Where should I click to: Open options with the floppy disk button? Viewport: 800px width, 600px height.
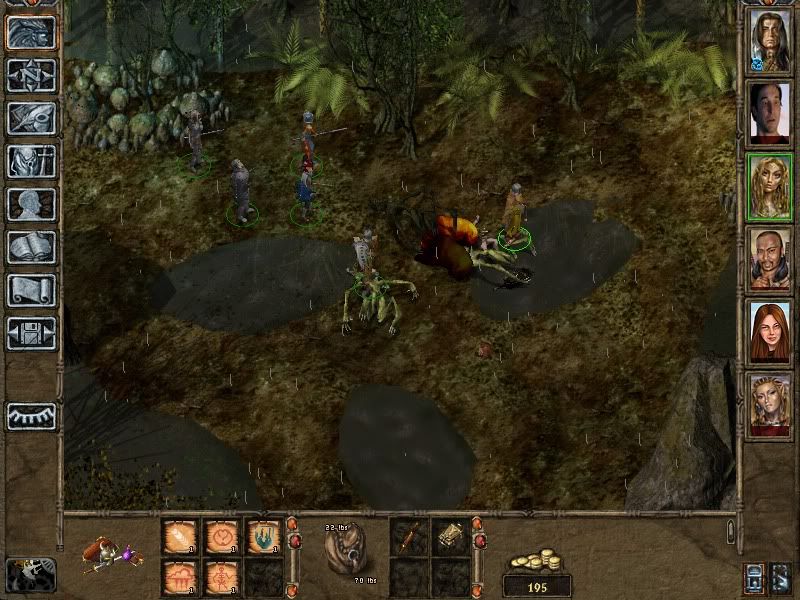coord(31,333)
